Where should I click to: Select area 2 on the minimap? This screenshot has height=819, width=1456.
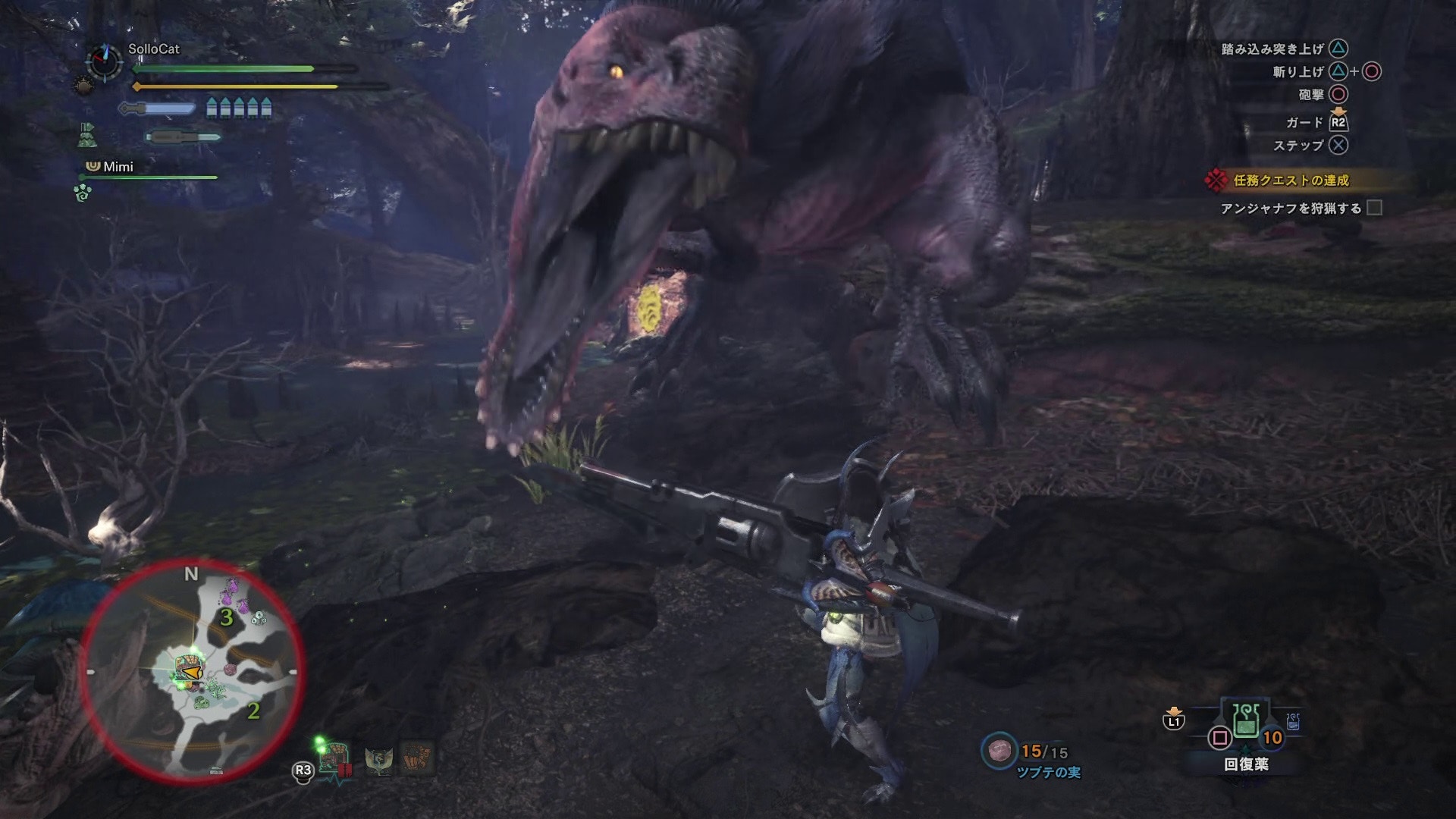point(253,711)
